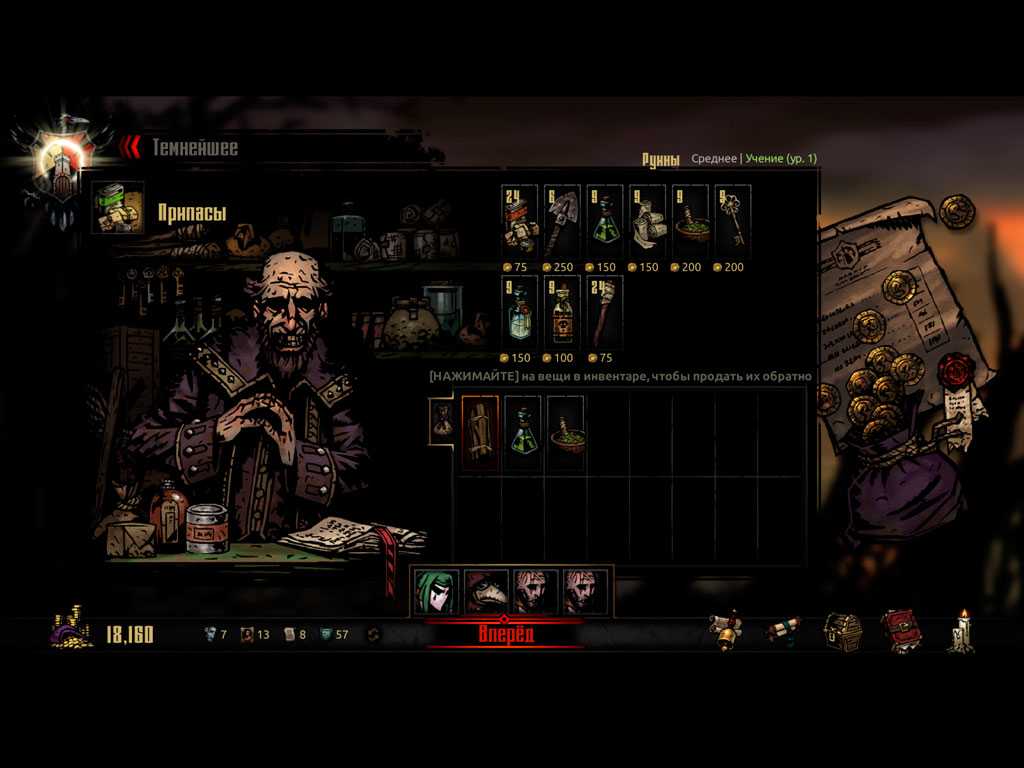This screenshot has height=768, width=1024.
Task: Select the green-haired hero portrait
Action: (436, 592)
